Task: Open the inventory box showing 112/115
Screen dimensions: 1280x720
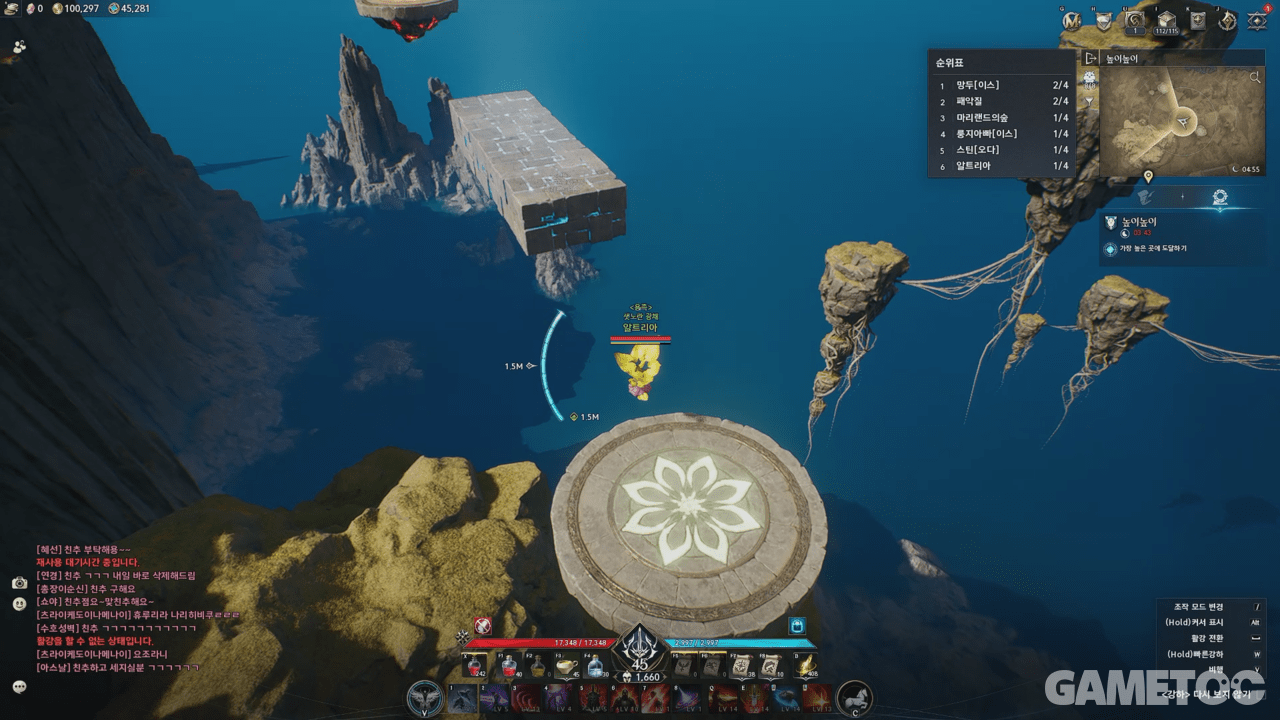Action: pyautogui.click(x=1166, y=20)
